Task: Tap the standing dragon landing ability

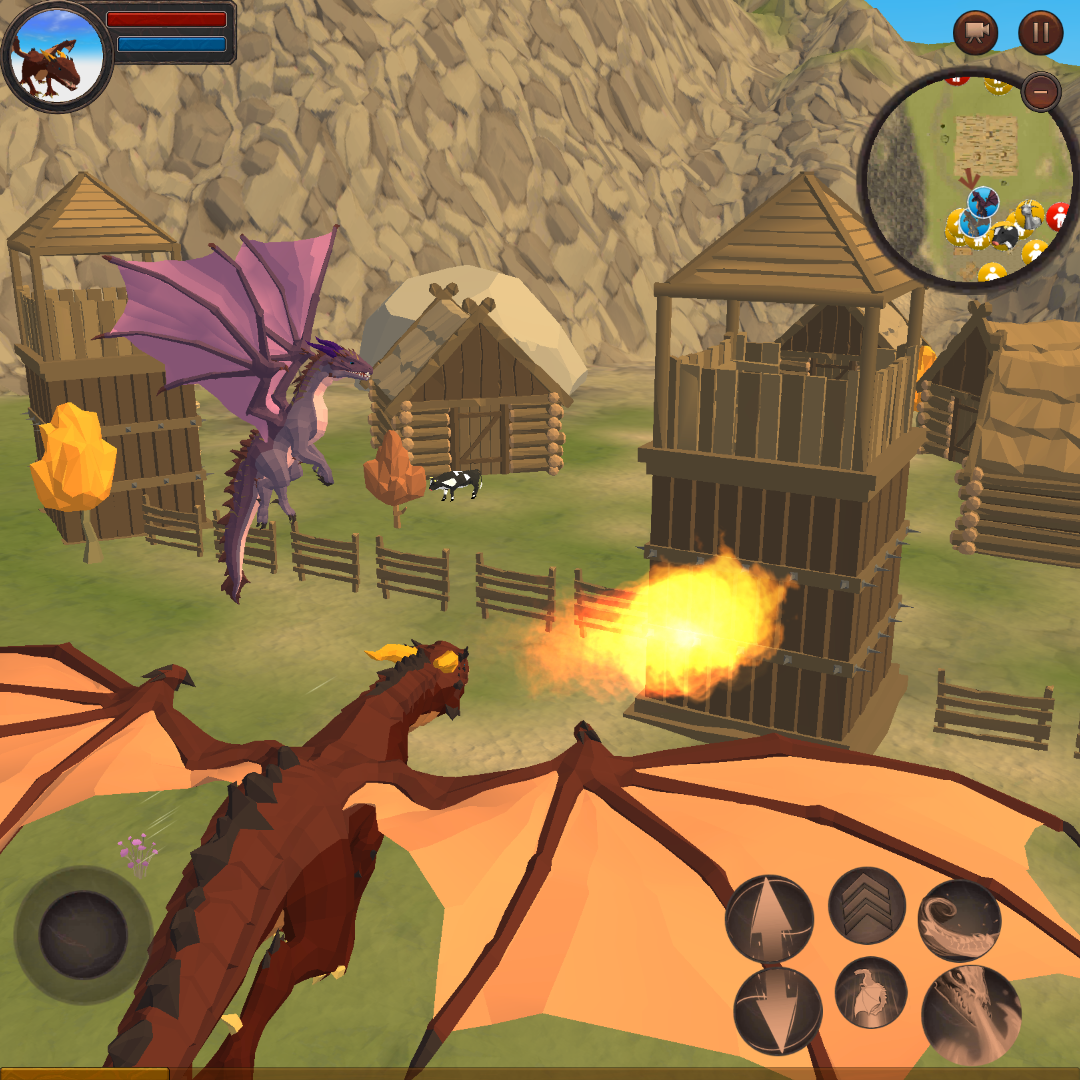Action: 871,993
